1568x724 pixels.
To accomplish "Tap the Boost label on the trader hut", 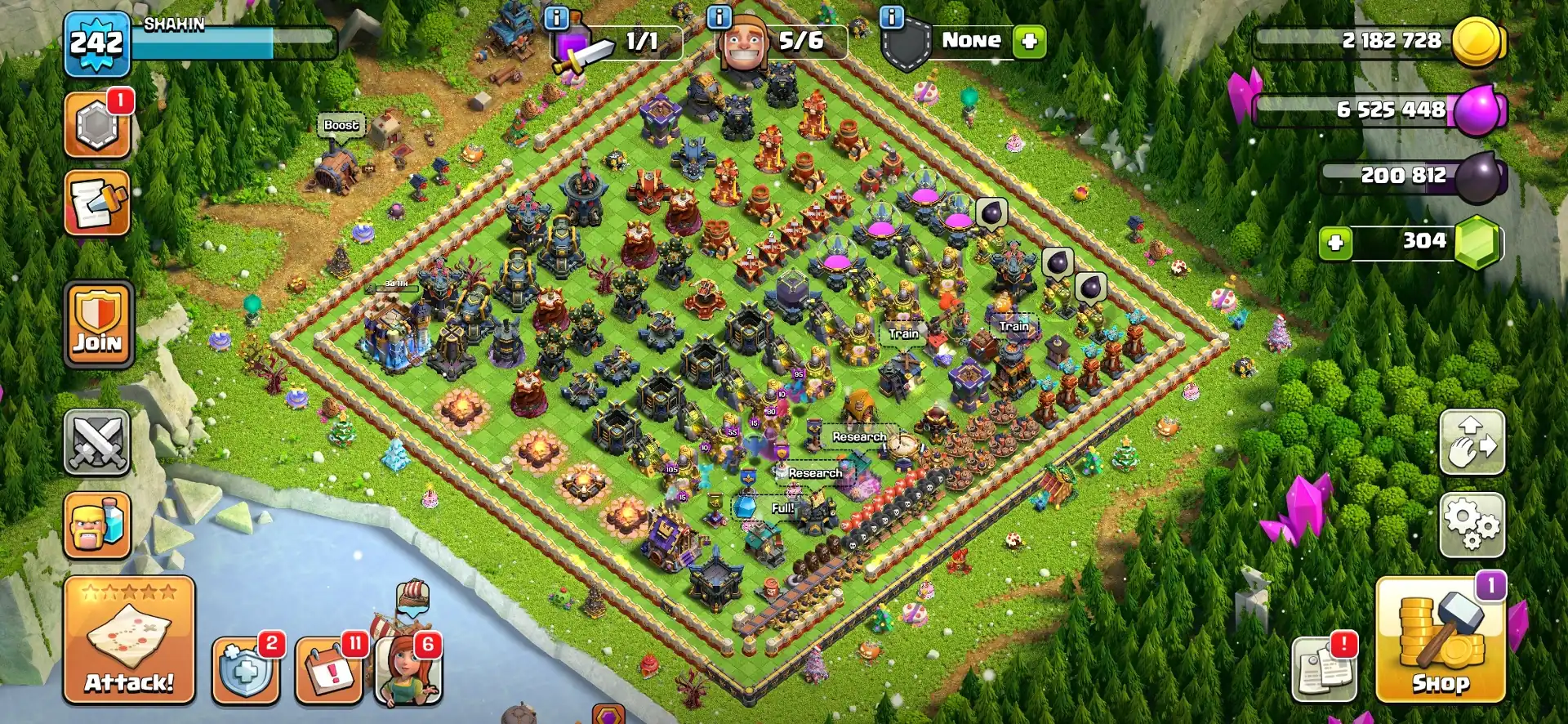I will (341, 126).
